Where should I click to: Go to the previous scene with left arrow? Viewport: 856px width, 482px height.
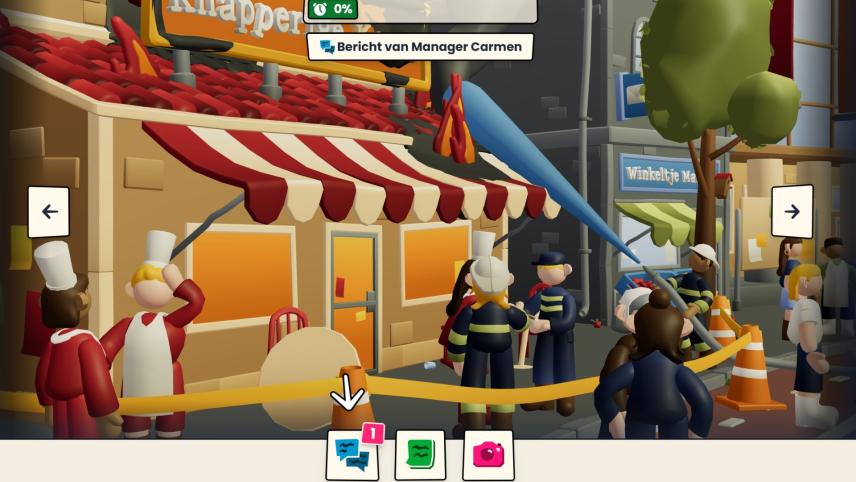click(x=49, y=212)
